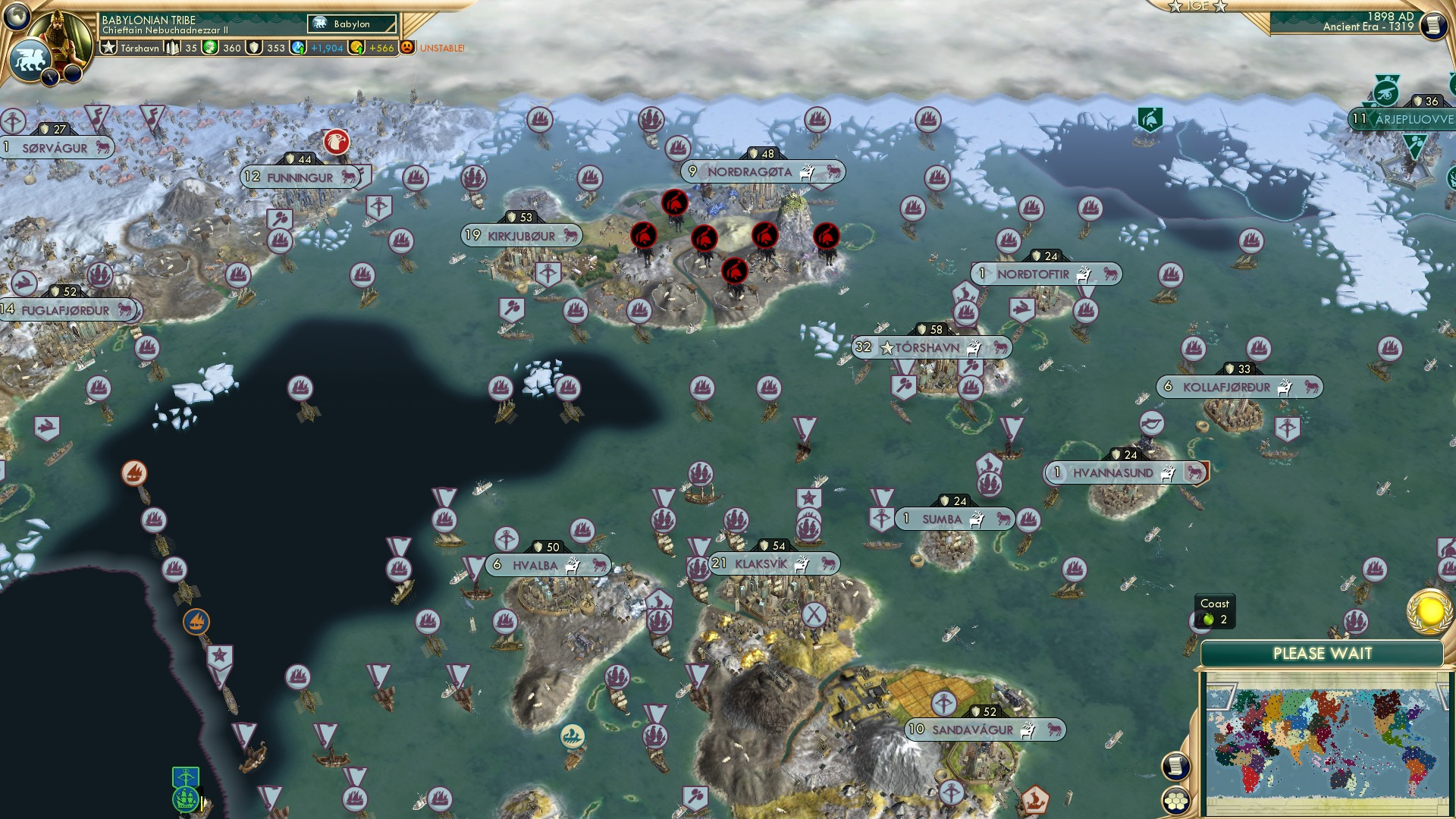Click a red horseman unit flag near Kirkjubøur
The image size is (1456, 819).
point(644,237)
